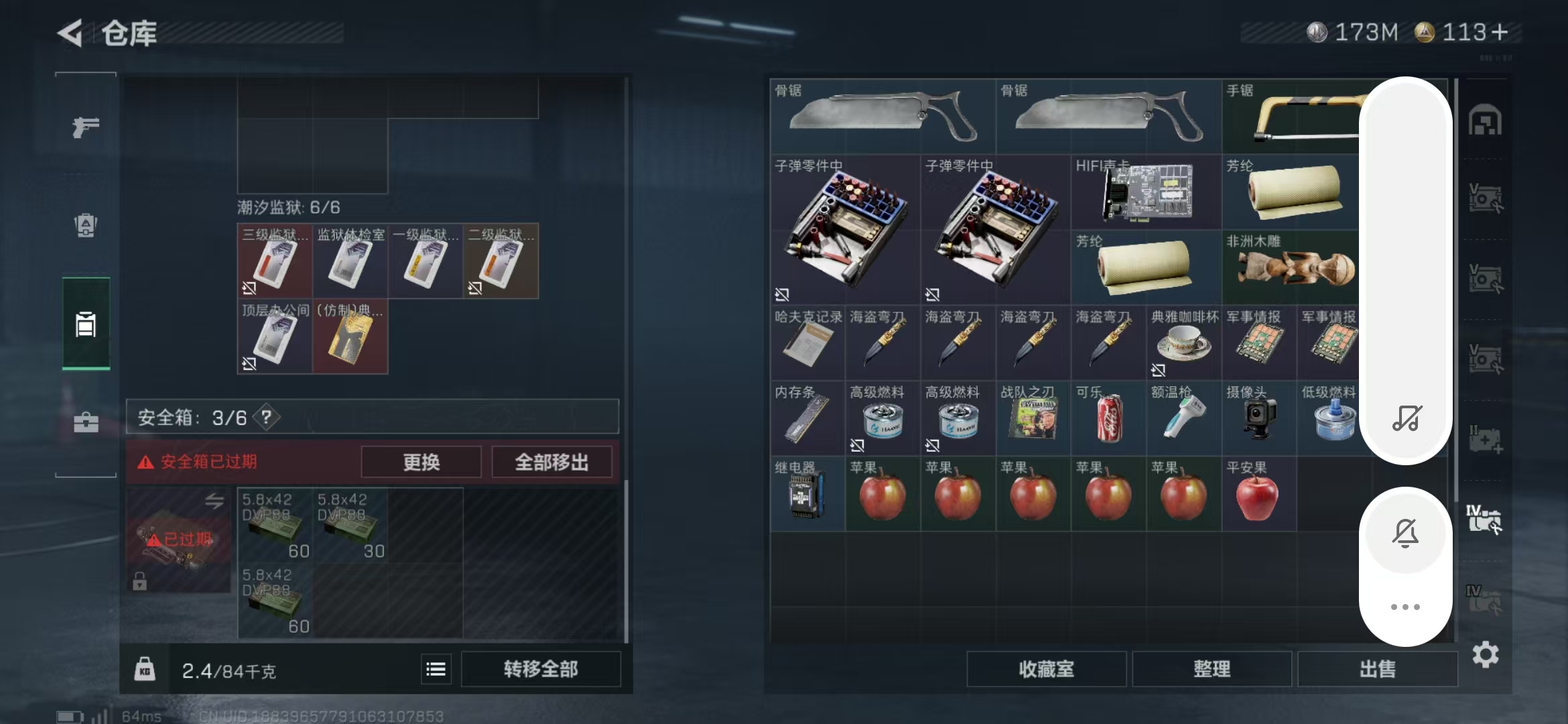The image size is (1568, 724).
Task: Collapse the 潮汐监狱 6/6 key section
Action: tap(288, 207)
